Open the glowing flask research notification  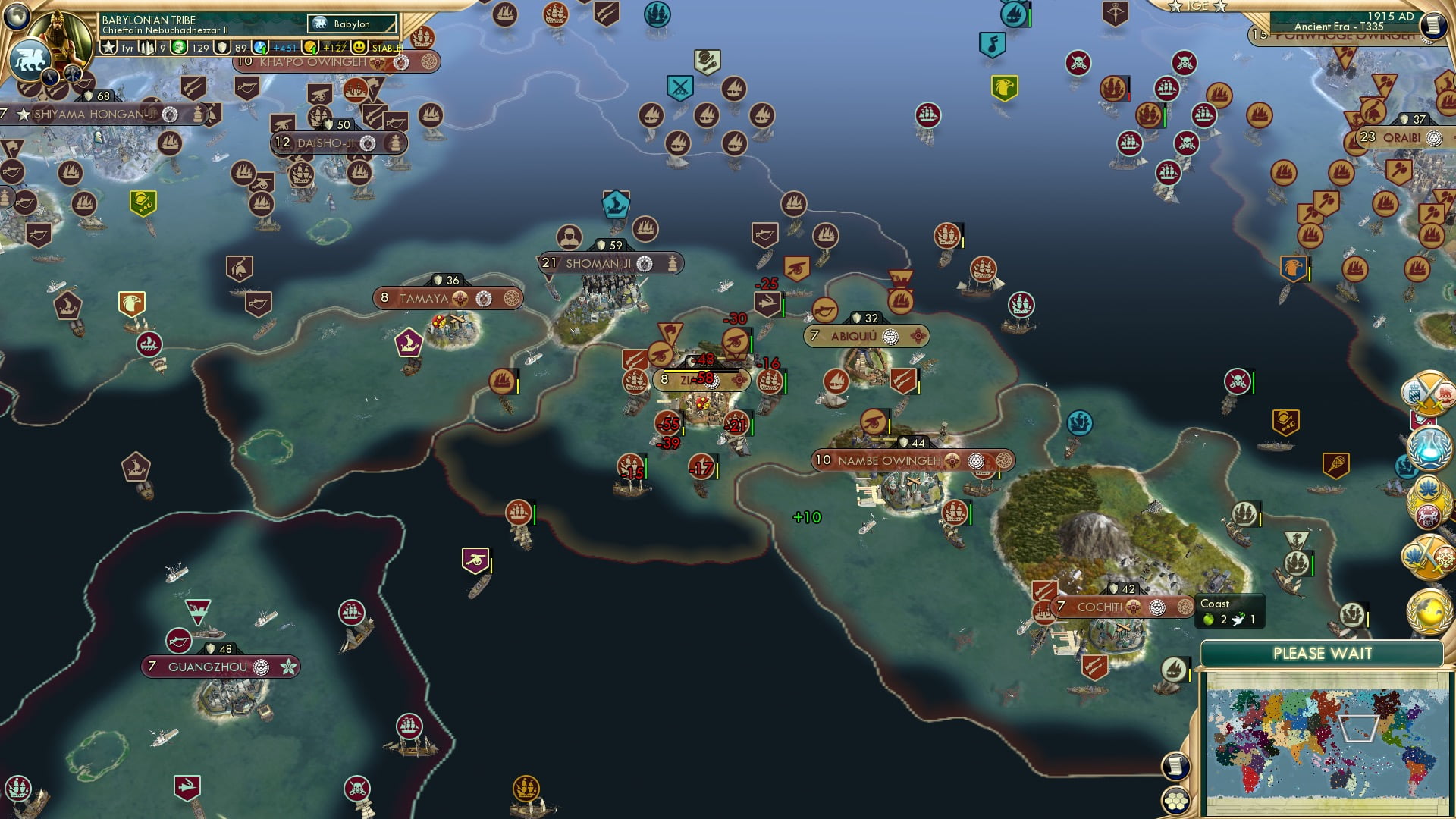pyautogui.click(x=1429, y=447)
